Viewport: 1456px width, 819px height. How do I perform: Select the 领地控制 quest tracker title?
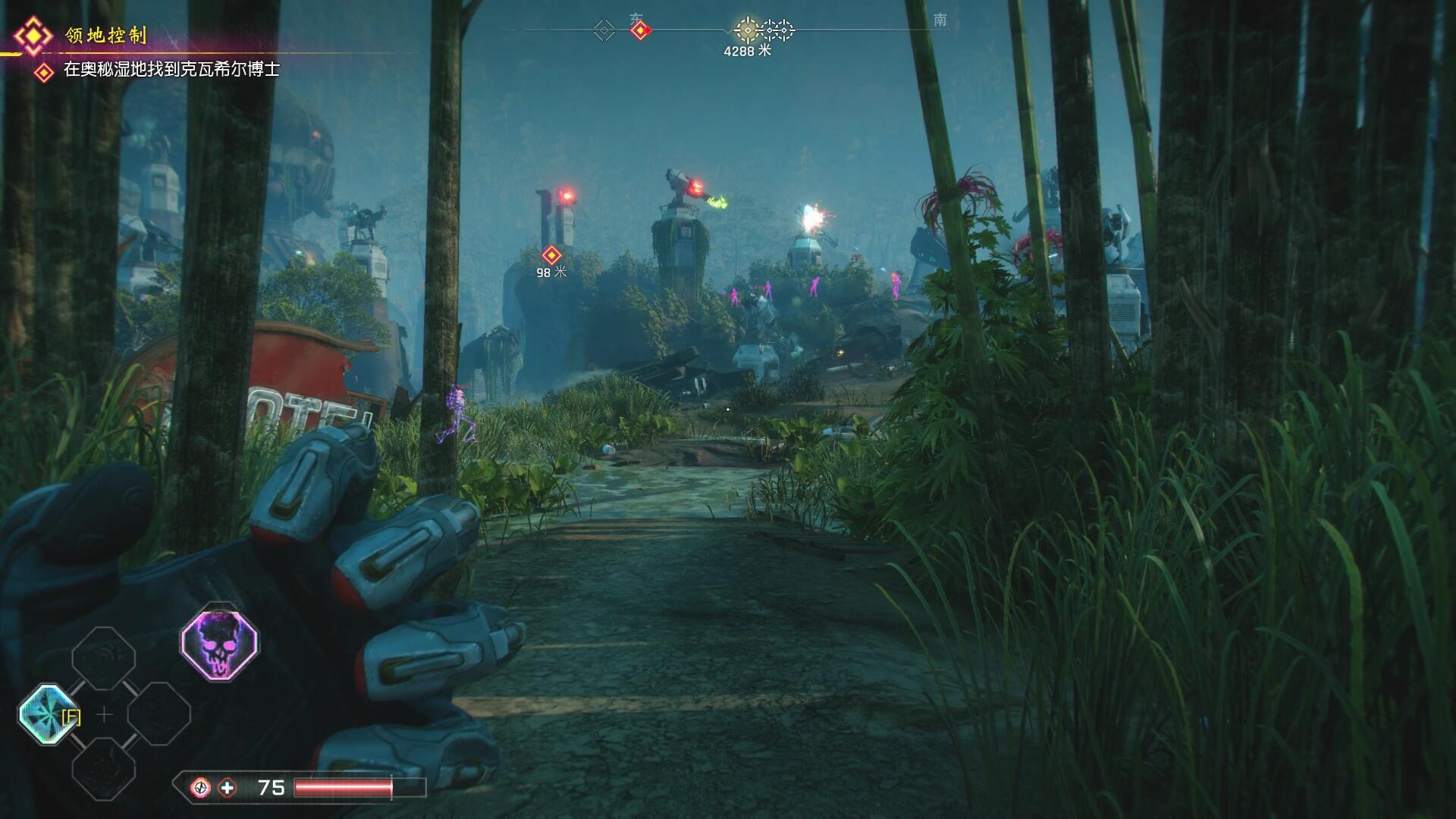tap(105, 36)
